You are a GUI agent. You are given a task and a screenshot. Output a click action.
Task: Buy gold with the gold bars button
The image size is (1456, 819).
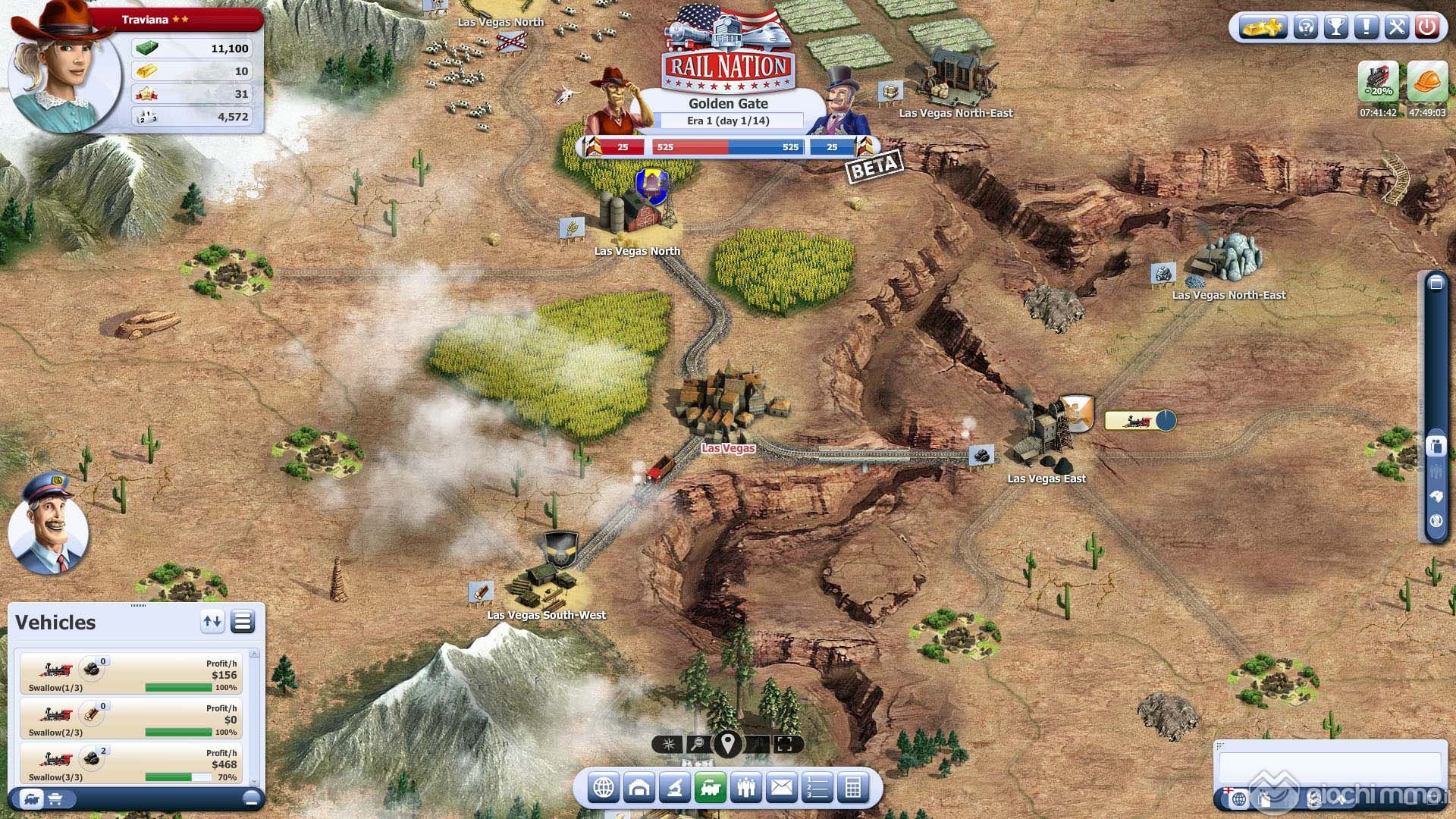tap(1262, 28)
